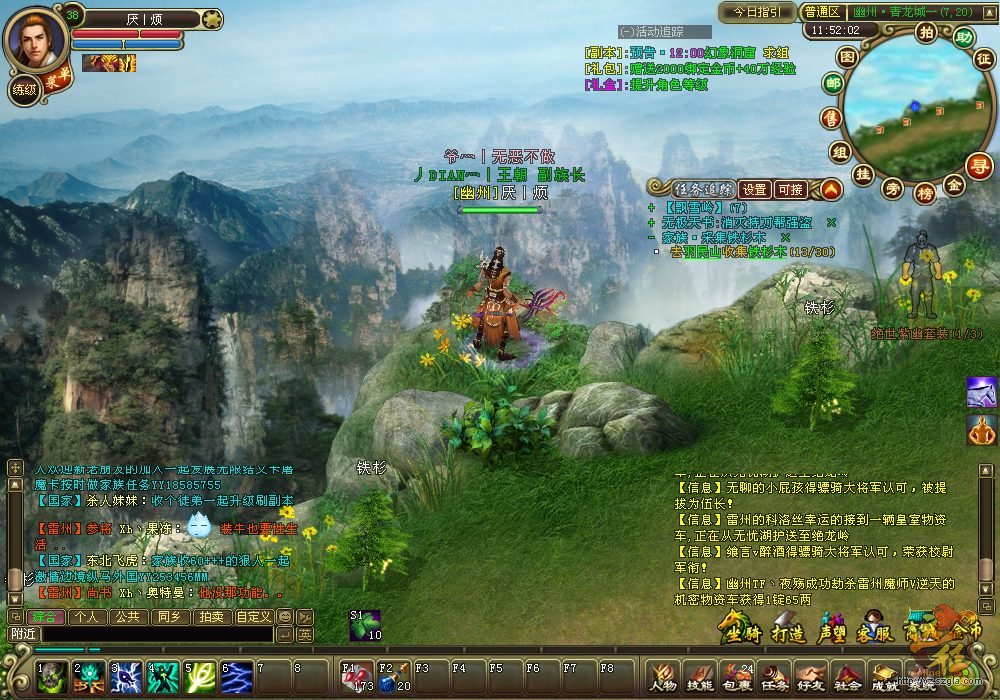Open the 榜 rankings button

(x=925, y=191)
